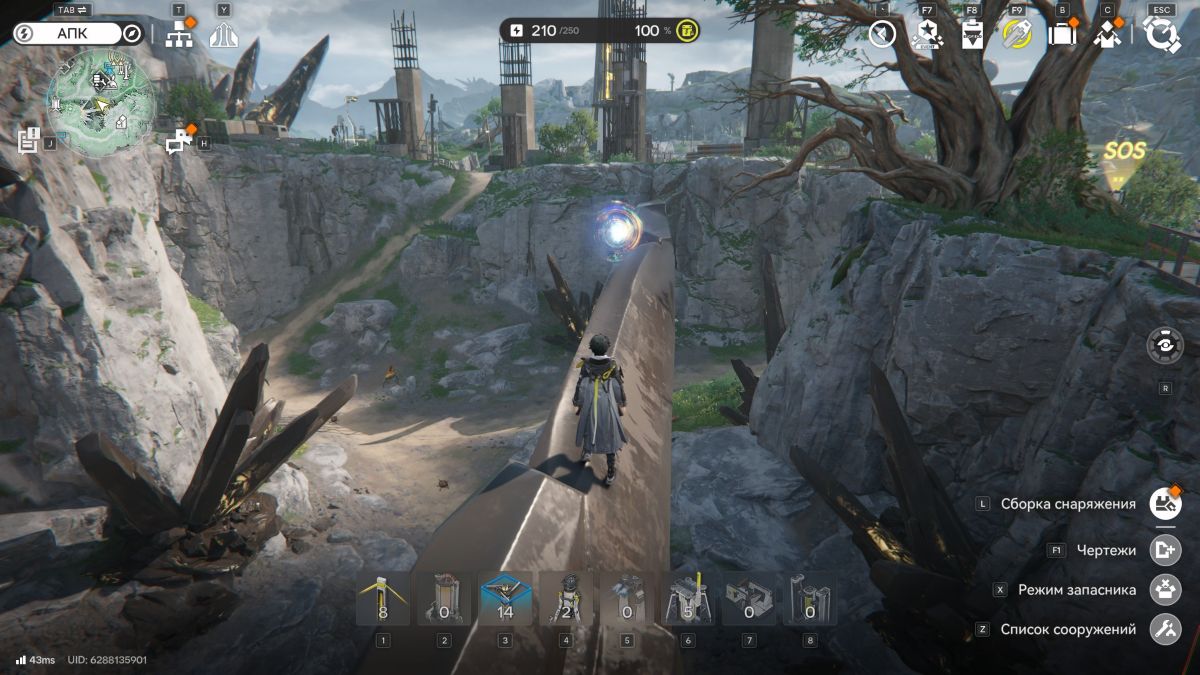
Task: Open the operator character icon
Action: (x=1106, y=35)
